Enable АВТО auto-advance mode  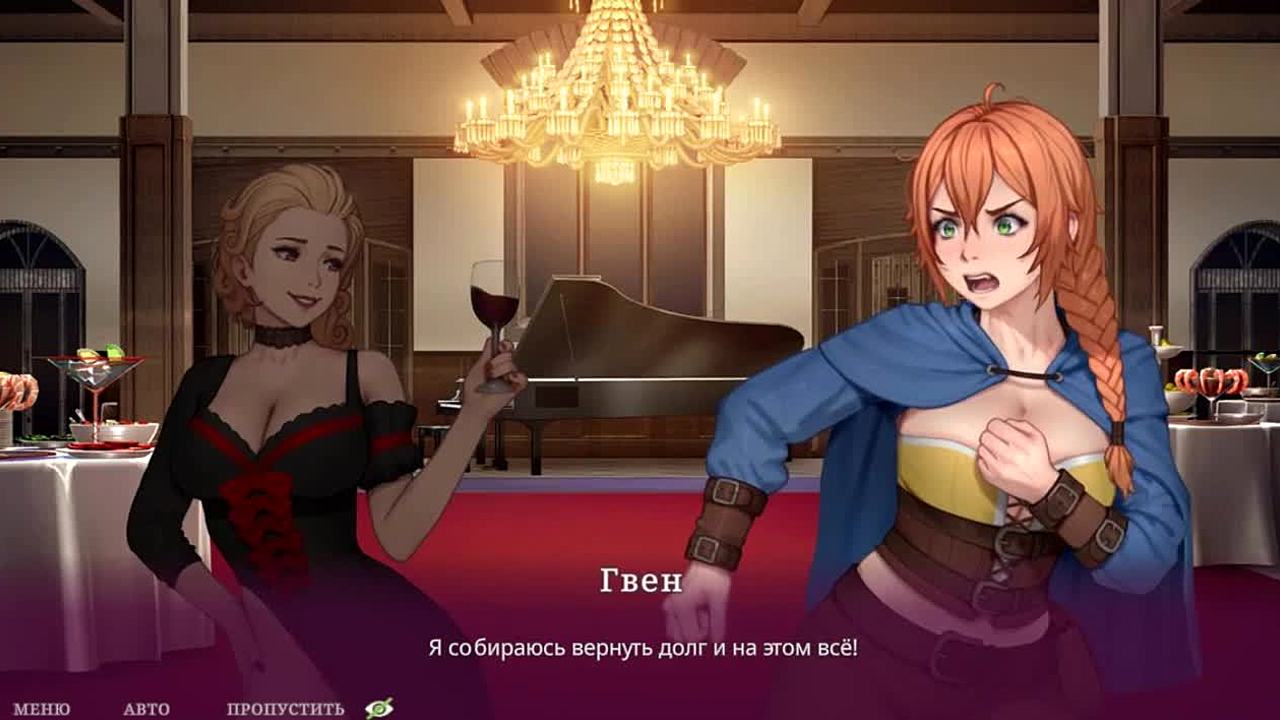tap(146, 709)
